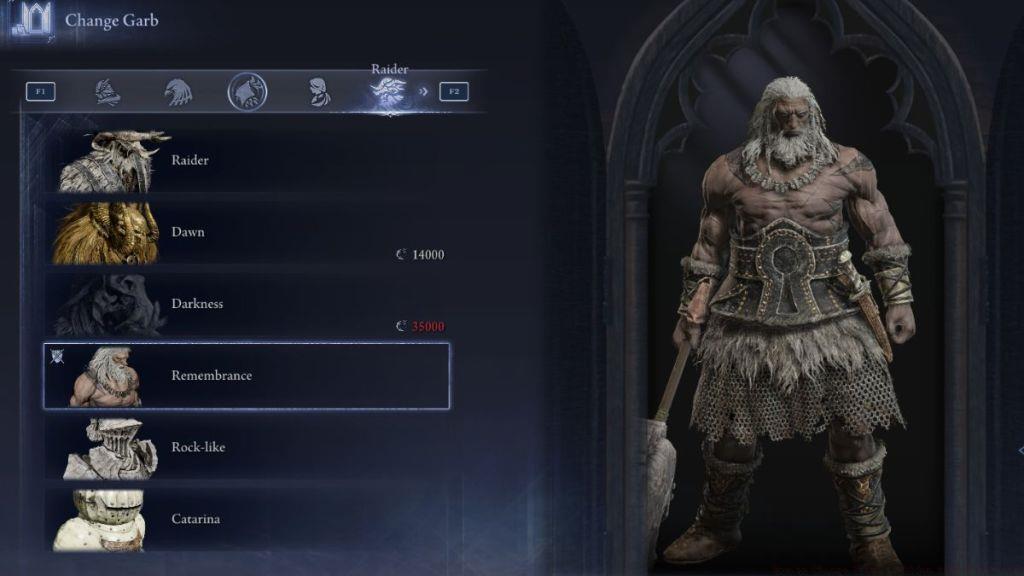Switch to the knight helmet character tab

point(107,92)
